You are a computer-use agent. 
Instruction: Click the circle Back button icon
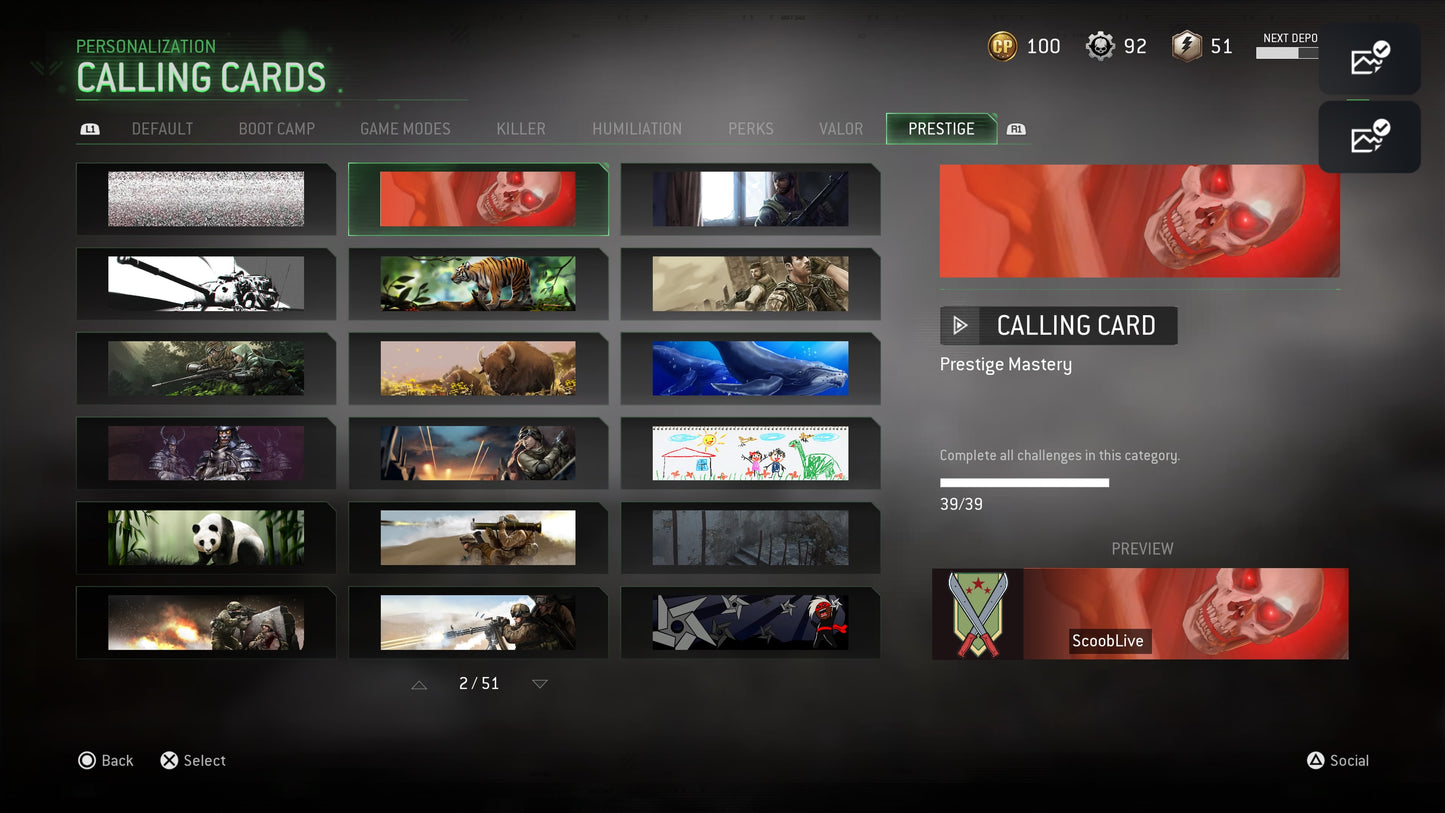[87, 760]
